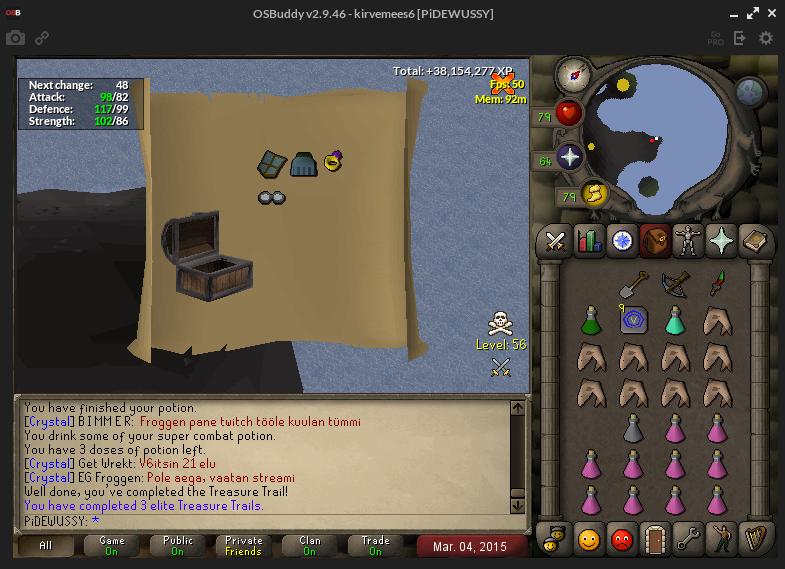Open the world map globe
The image size is (785, 569).
coord(751,93)
